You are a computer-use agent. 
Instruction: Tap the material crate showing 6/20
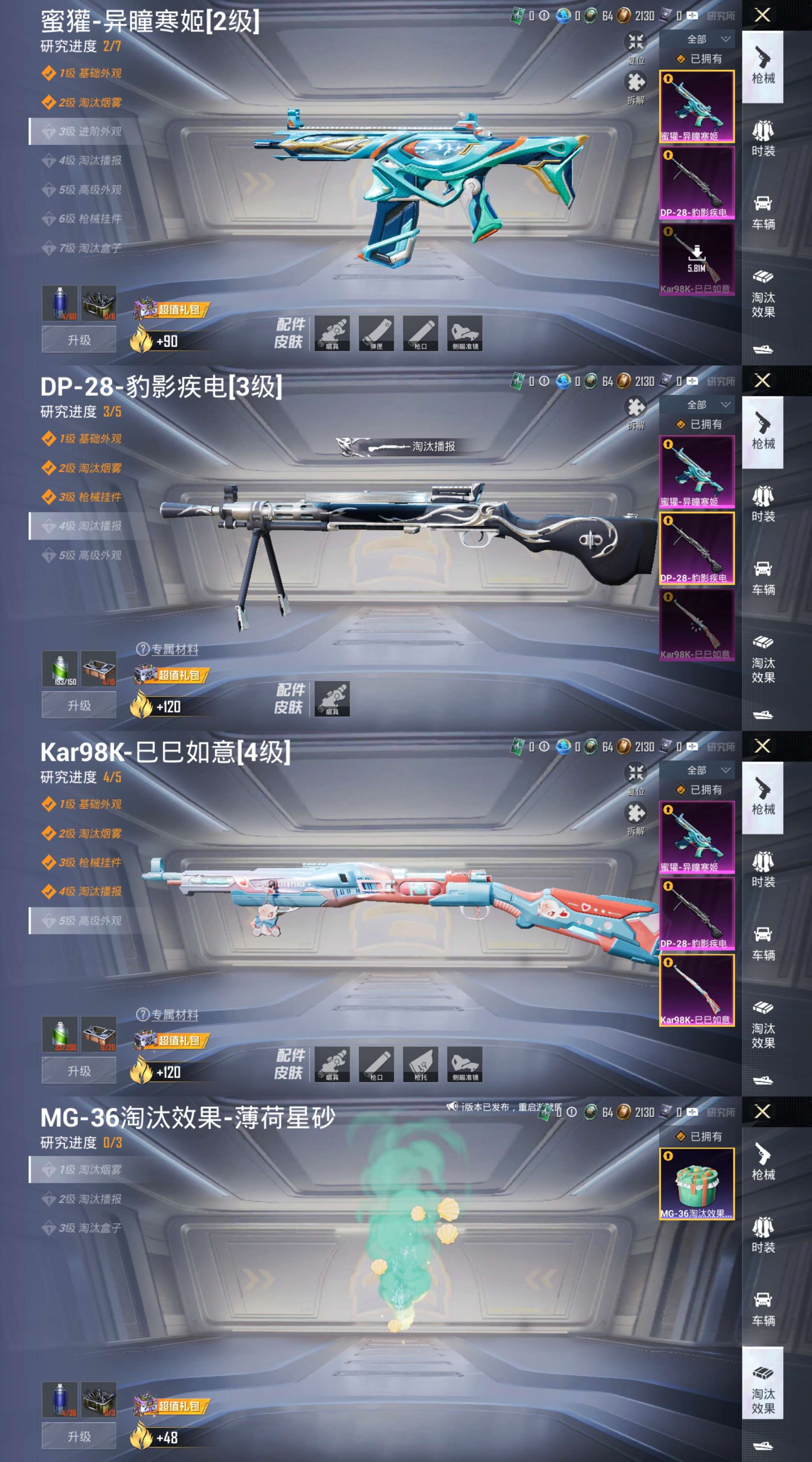point(99,1034)
